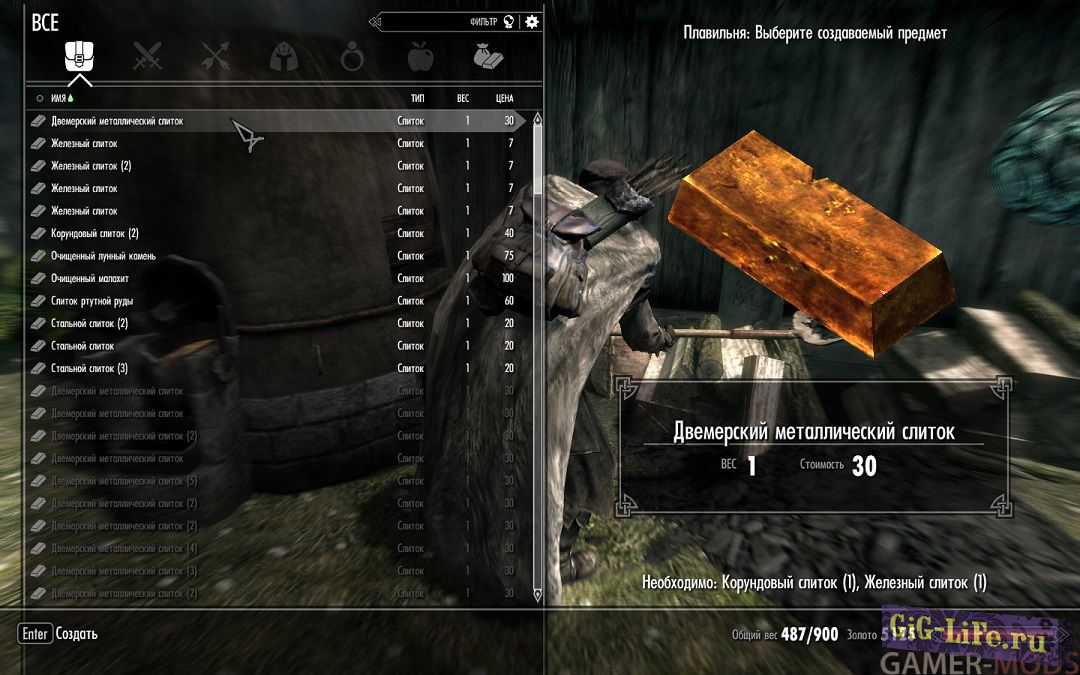Choose Очищенный лунный камень row
The width and height of the screenshot is (1080, 675).
click(x=103, y=256)
